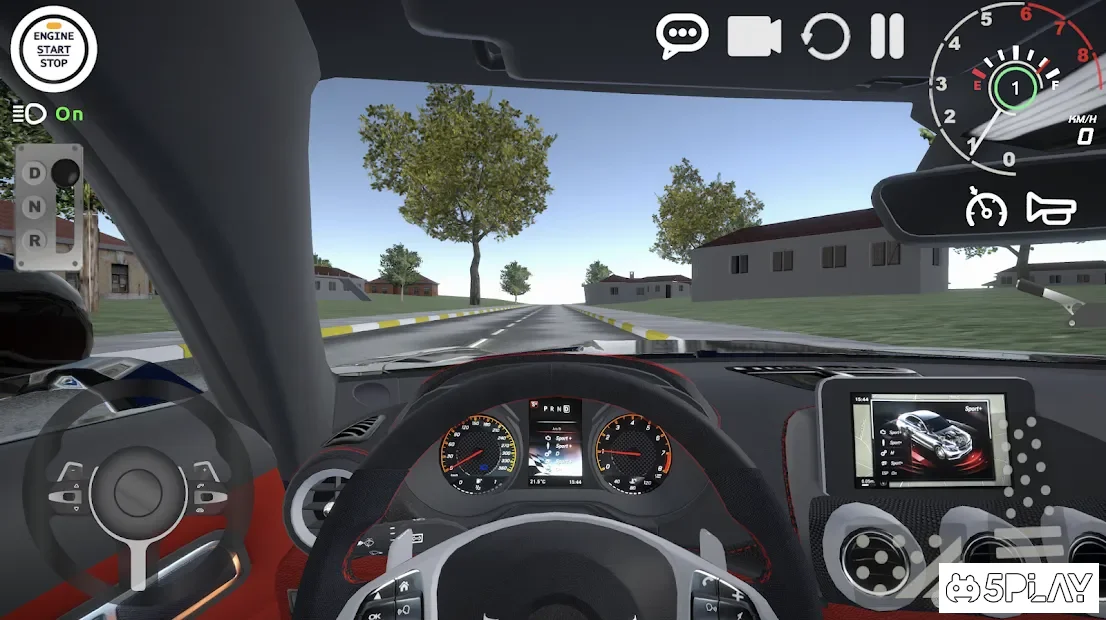Switch the camera view with the camcorder icon
This screenshot has height=620, width=1106.
click(754, 37)
